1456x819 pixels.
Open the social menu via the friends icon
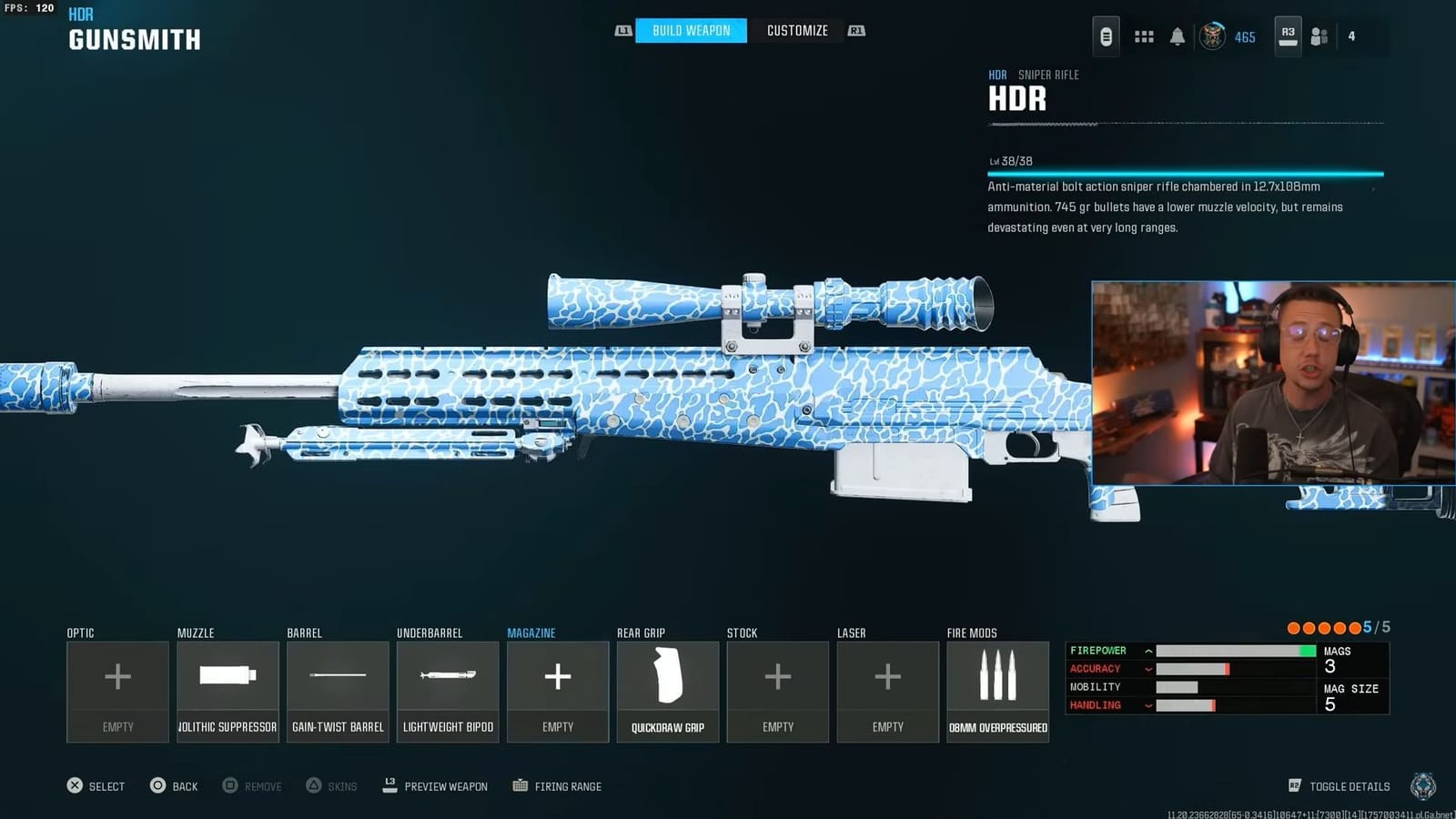1319,36
